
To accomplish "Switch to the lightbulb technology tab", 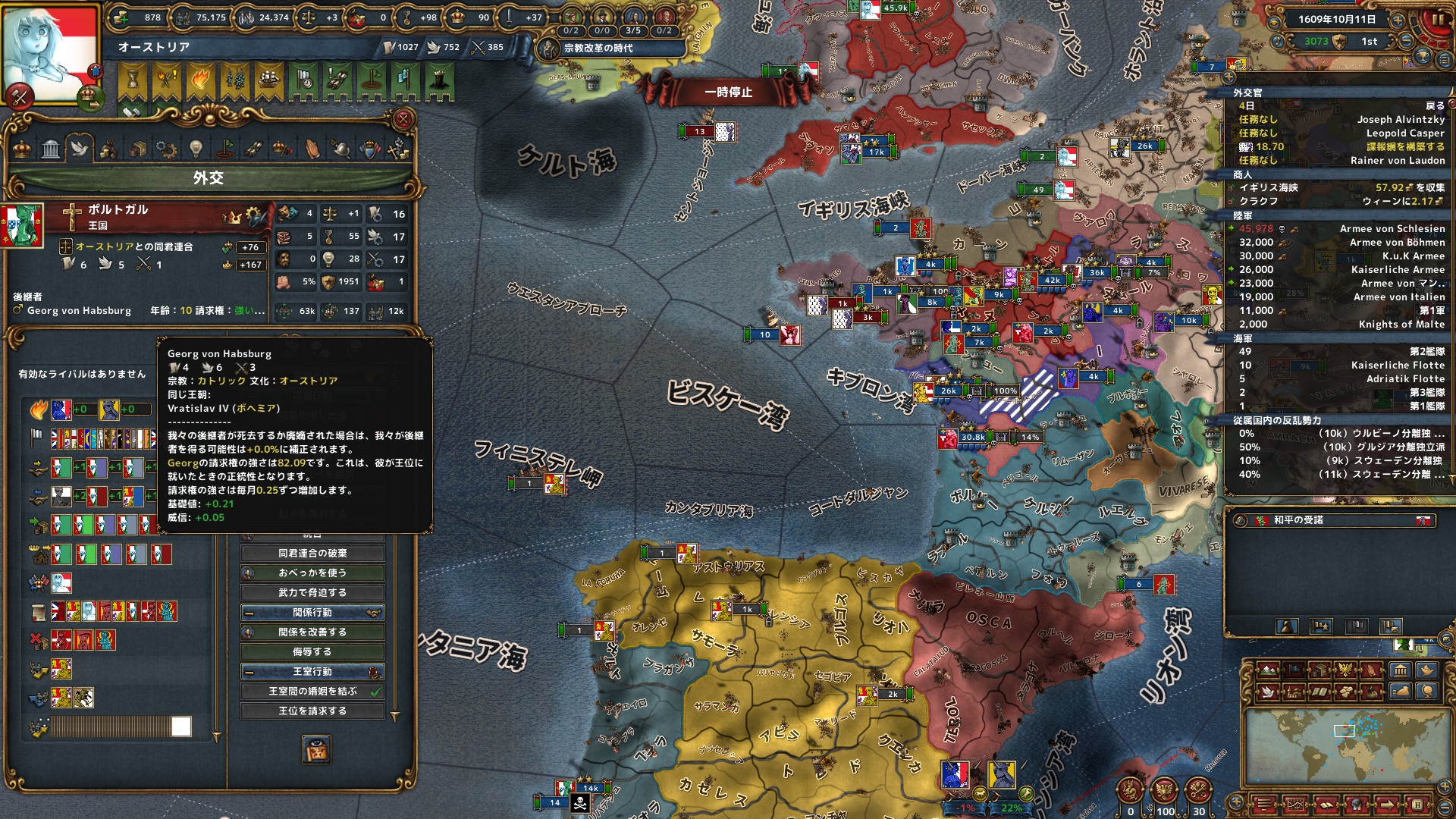I will coord(196,149).
